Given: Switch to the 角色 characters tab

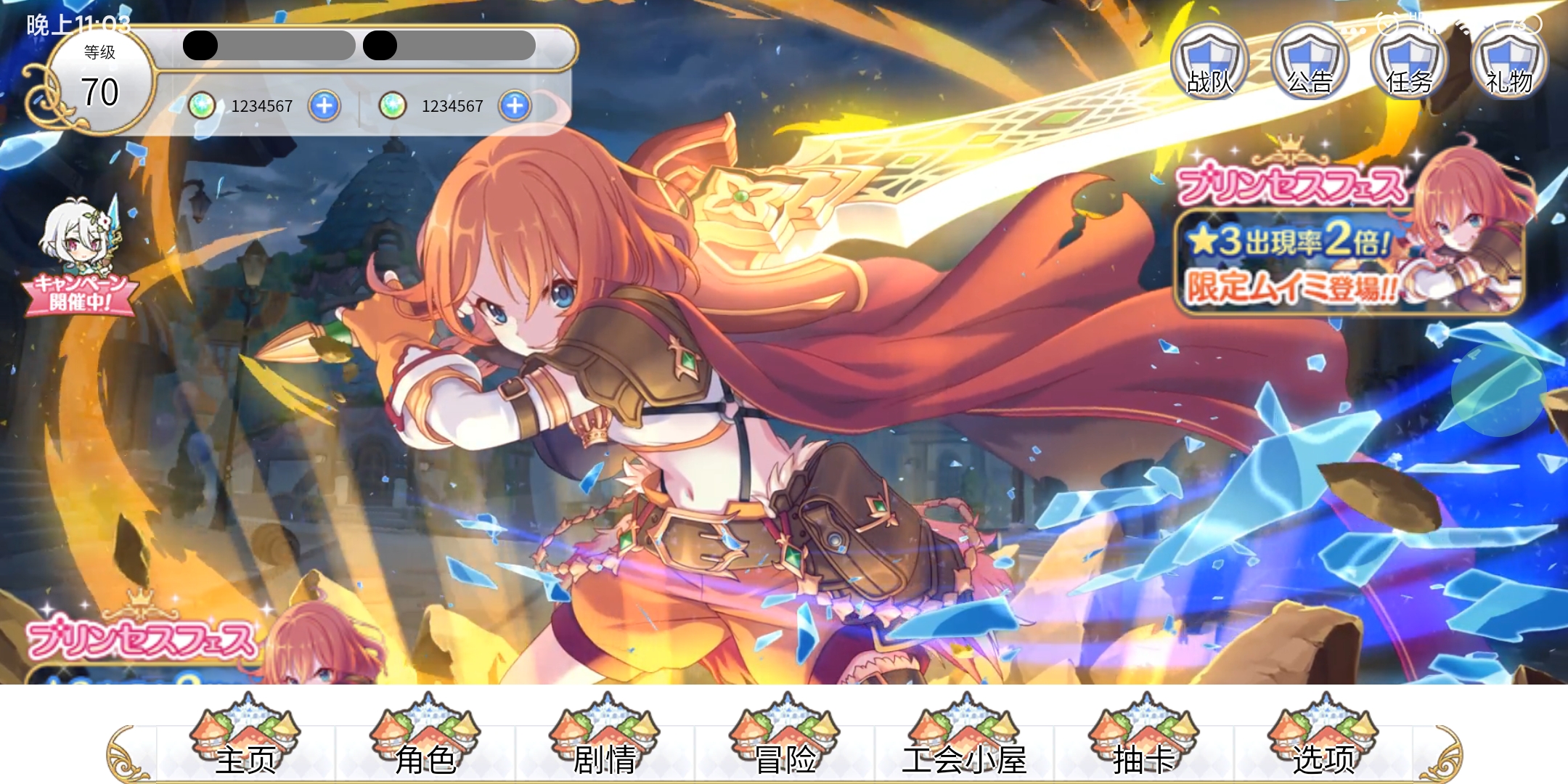Looking at the screenshot, I should [425, 737].
